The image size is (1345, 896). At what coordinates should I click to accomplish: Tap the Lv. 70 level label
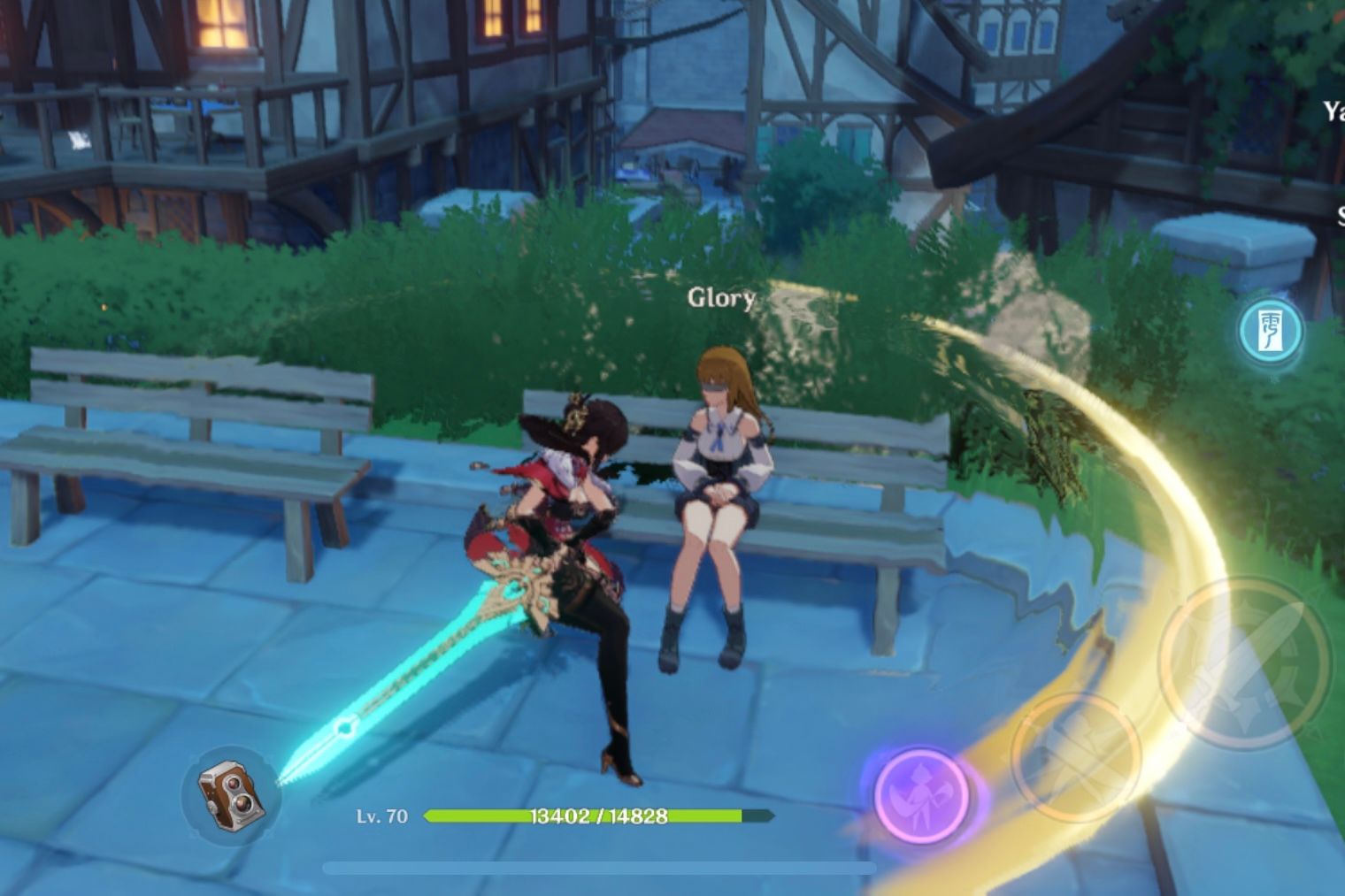pos(382,816)
